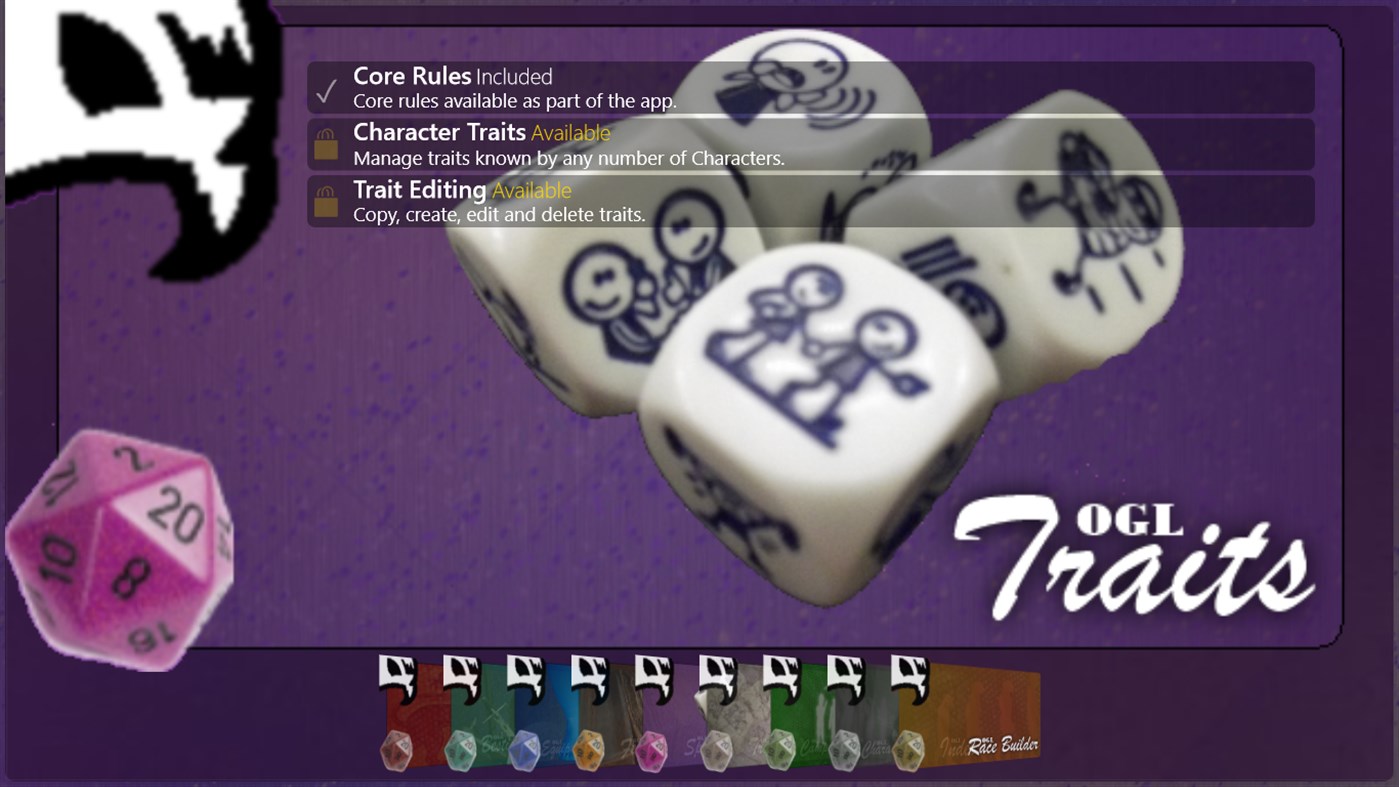Click the Available link for Trait Editing

pos(531,189)
